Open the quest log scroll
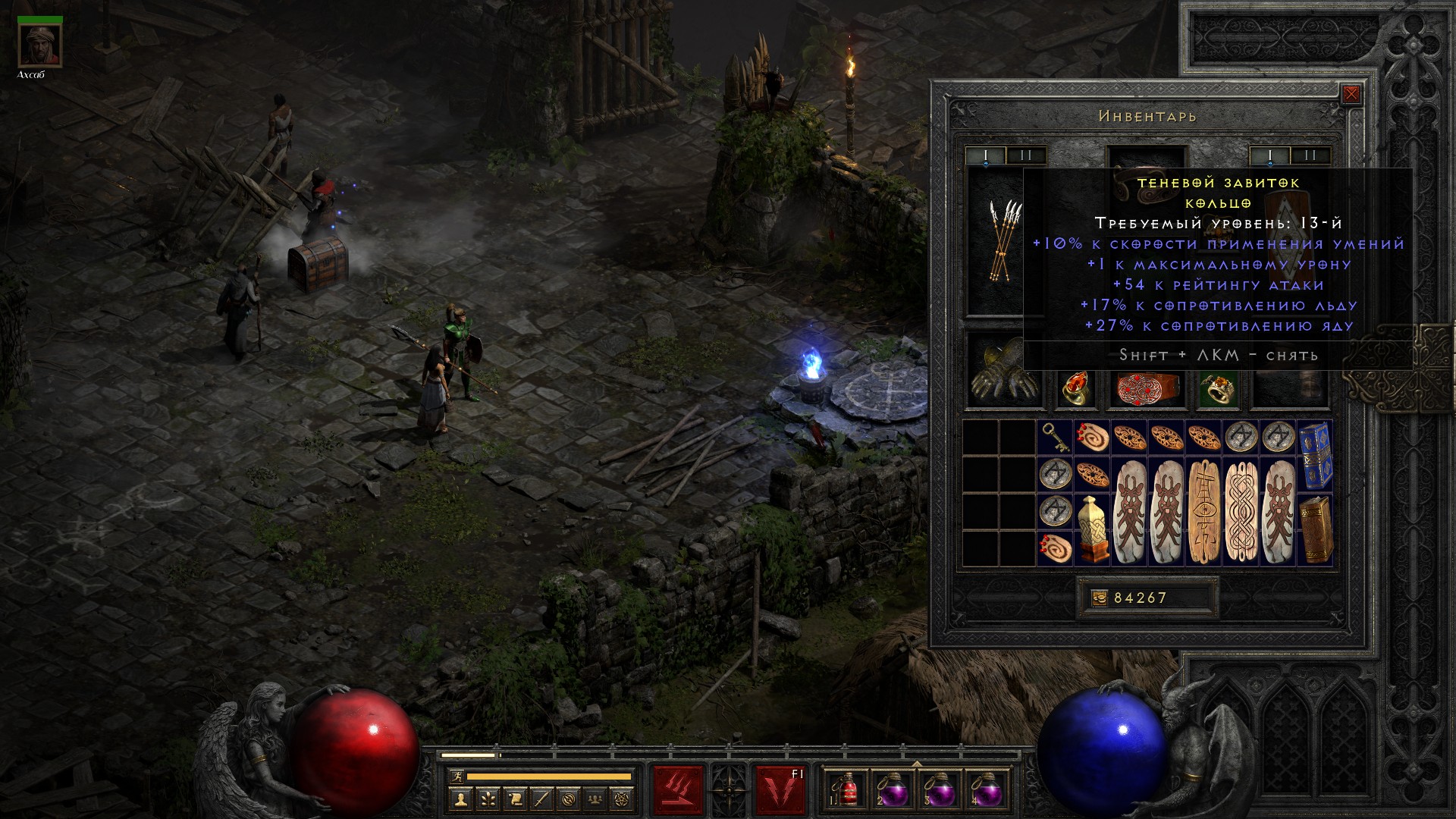The height and width of the screenshot is (819, 1456). [x=515, y=799]
